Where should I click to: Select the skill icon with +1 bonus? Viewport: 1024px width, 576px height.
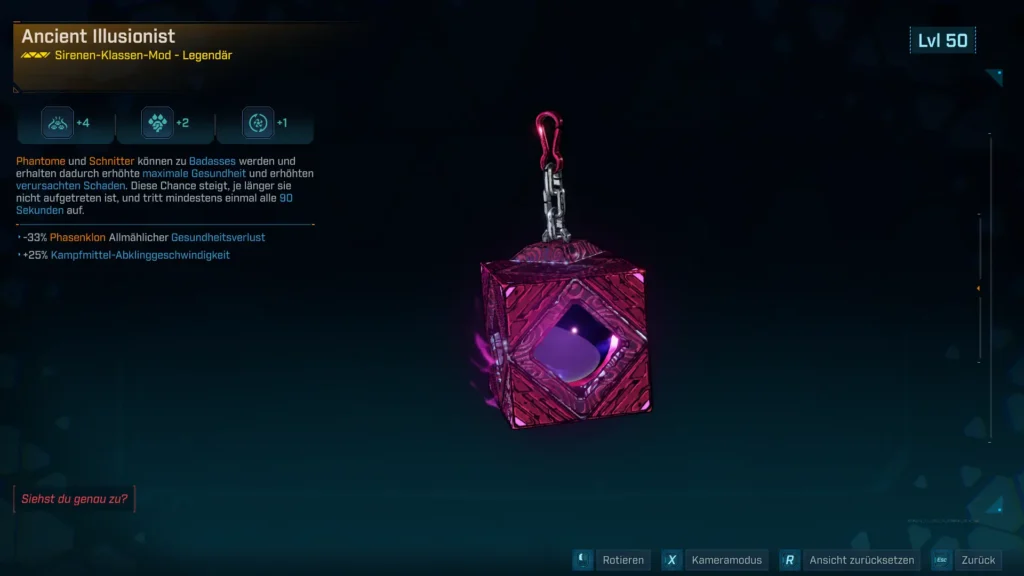coord(257,123)
